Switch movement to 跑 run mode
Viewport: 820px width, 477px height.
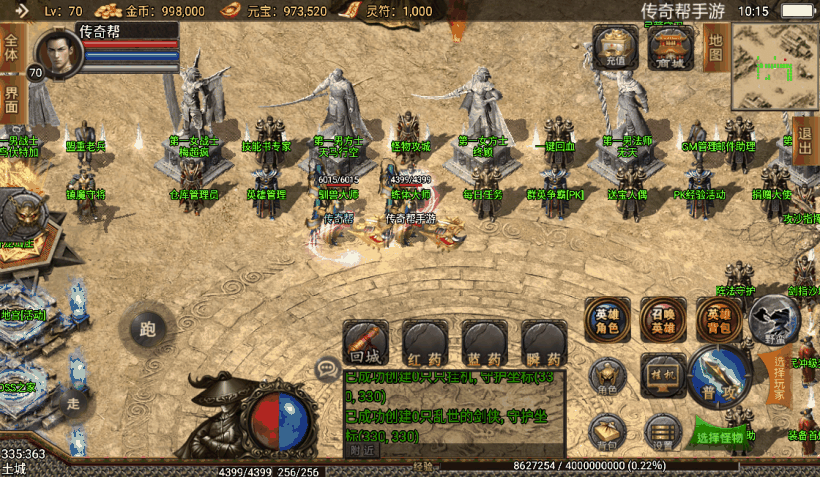148,327
